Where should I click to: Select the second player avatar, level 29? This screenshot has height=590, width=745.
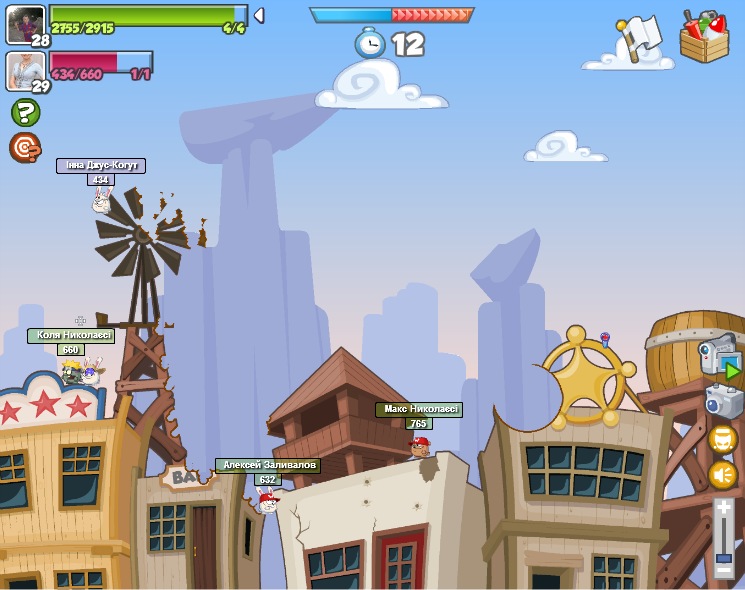tap(25, 70)
